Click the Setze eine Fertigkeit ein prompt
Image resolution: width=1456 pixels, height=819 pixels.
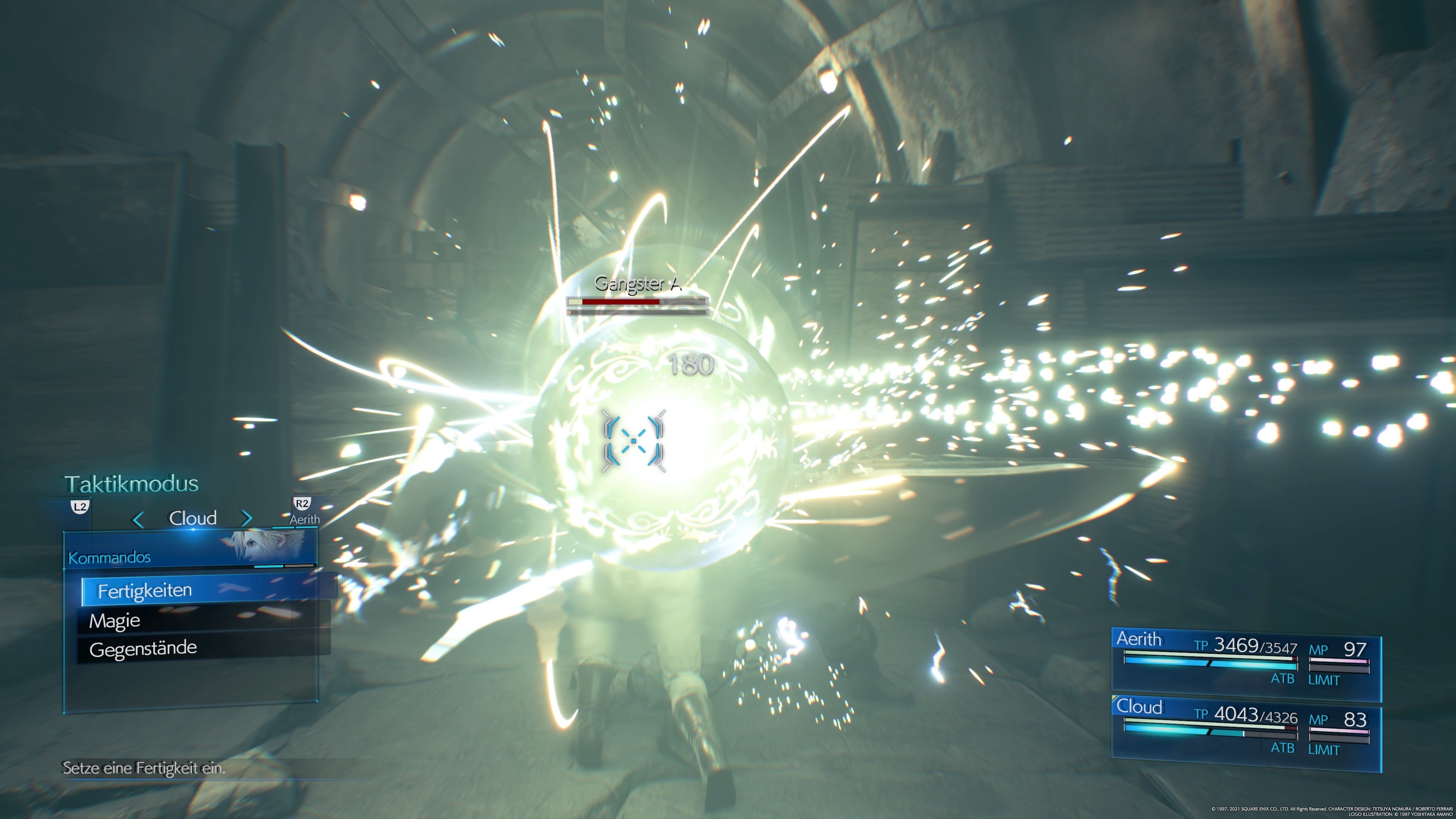pyautogui.click(x=144, y=769)
